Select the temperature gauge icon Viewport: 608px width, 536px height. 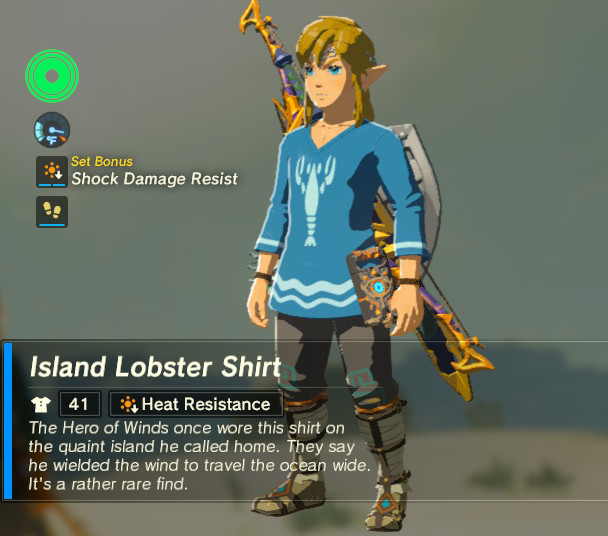51,129
